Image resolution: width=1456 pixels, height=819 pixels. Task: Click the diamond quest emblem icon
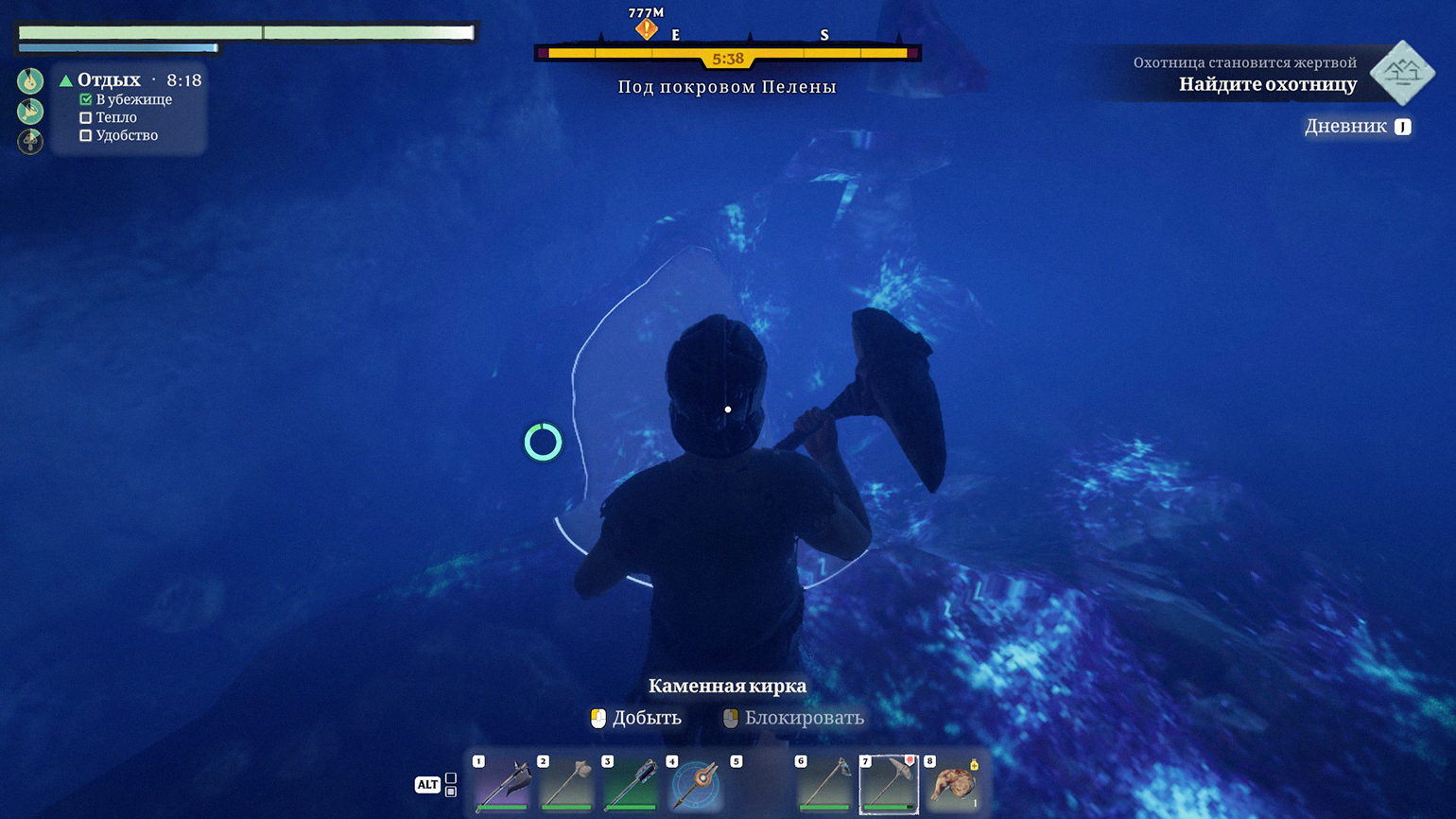(1402, 73)
